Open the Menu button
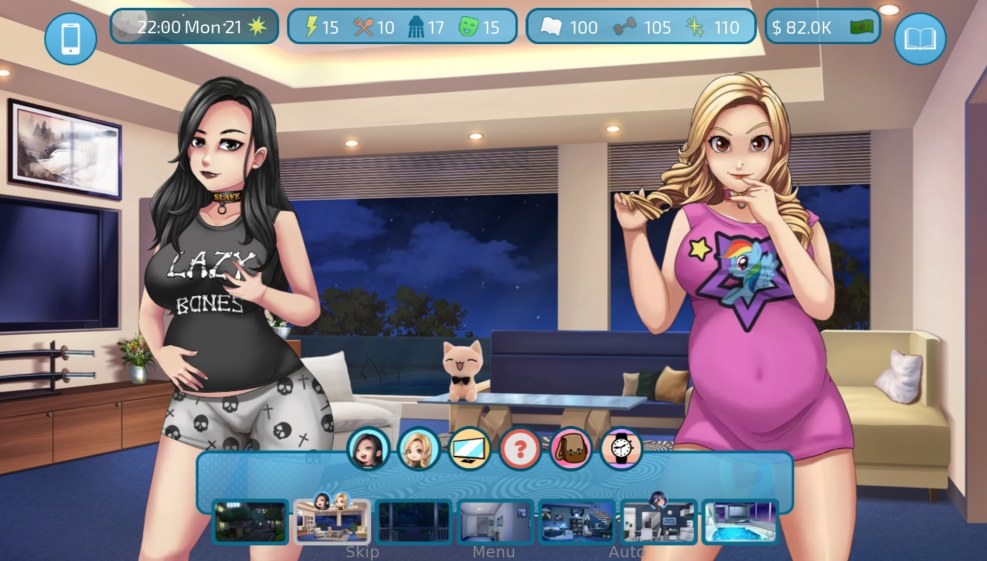 pyautogui.click(x=494, y=551)
